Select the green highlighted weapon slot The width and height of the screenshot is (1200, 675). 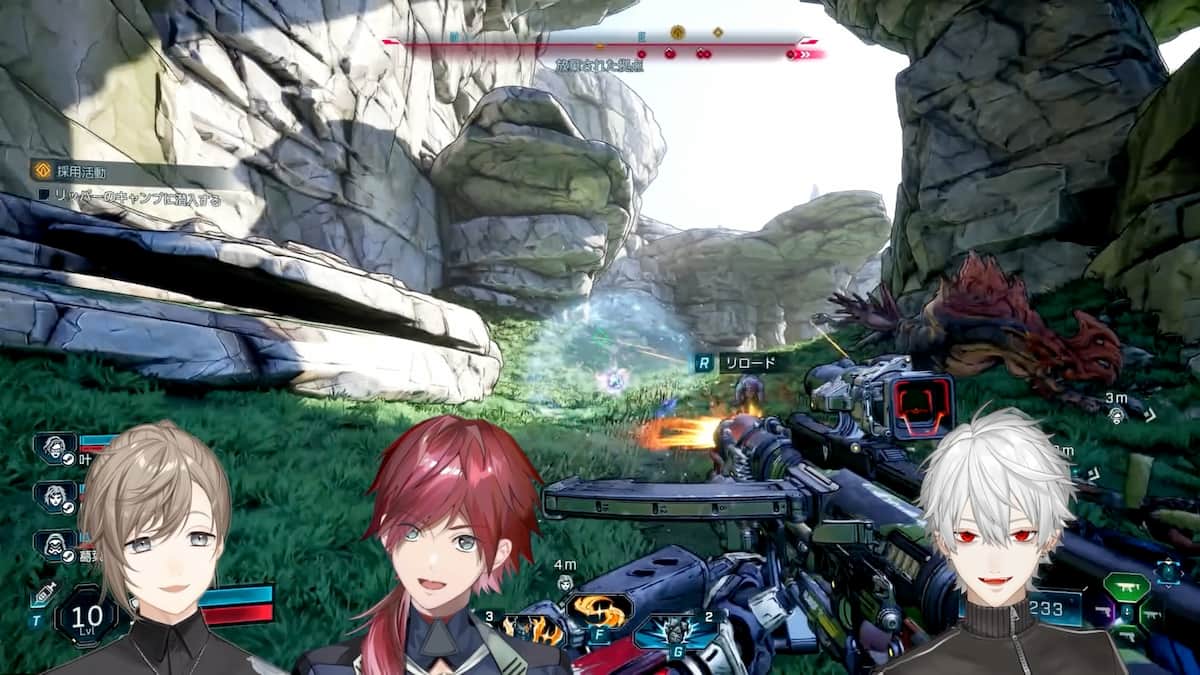pos(1125,587)
